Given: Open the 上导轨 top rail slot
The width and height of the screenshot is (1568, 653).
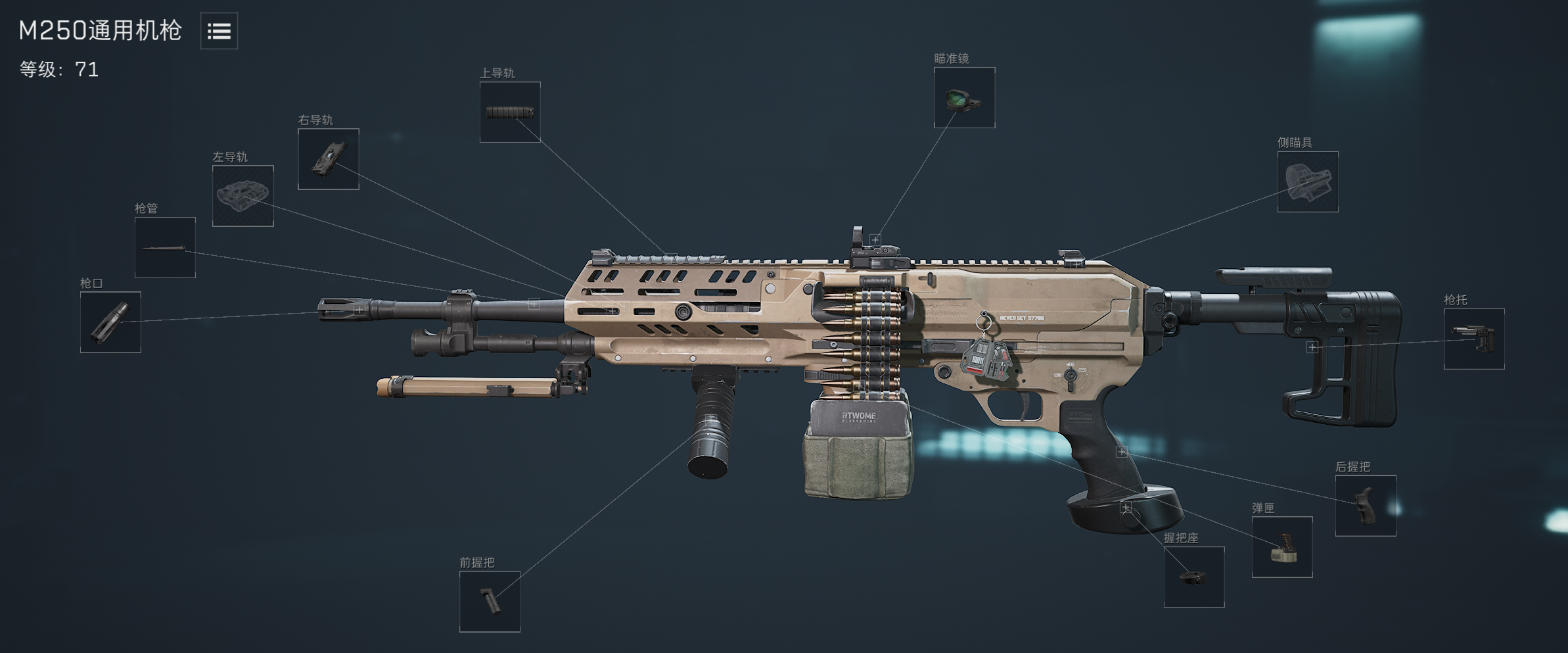Looking at the screenshot, I should (x=510, y=112).
